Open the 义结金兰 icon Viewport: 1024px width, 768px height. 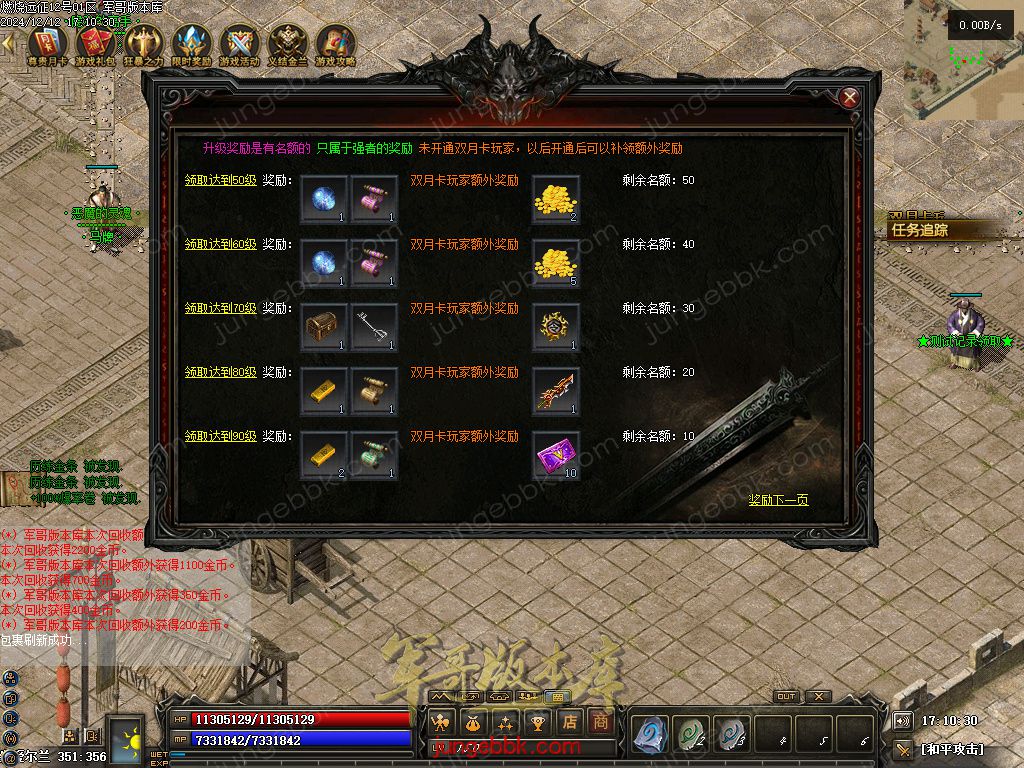point(288,45)
